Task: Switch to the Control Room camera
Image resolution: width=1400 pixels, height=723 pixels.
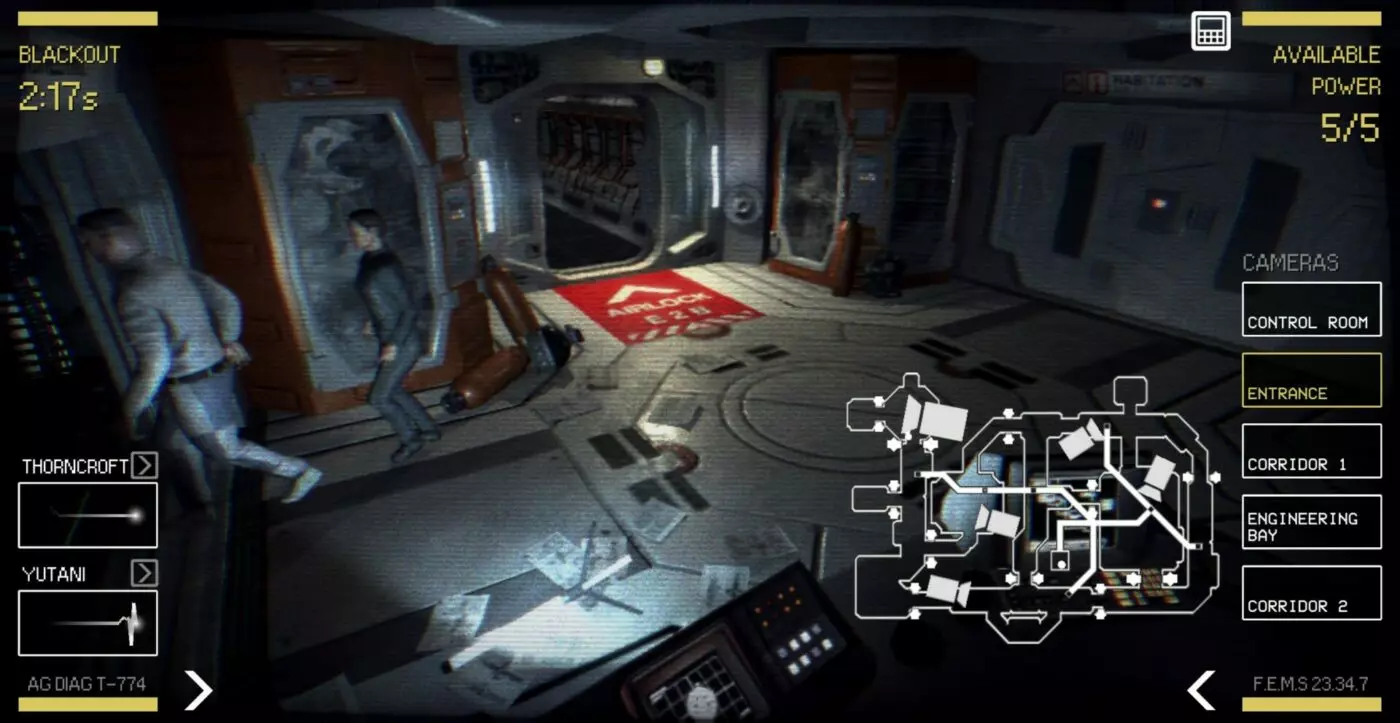Action: tap(1311, 308)
